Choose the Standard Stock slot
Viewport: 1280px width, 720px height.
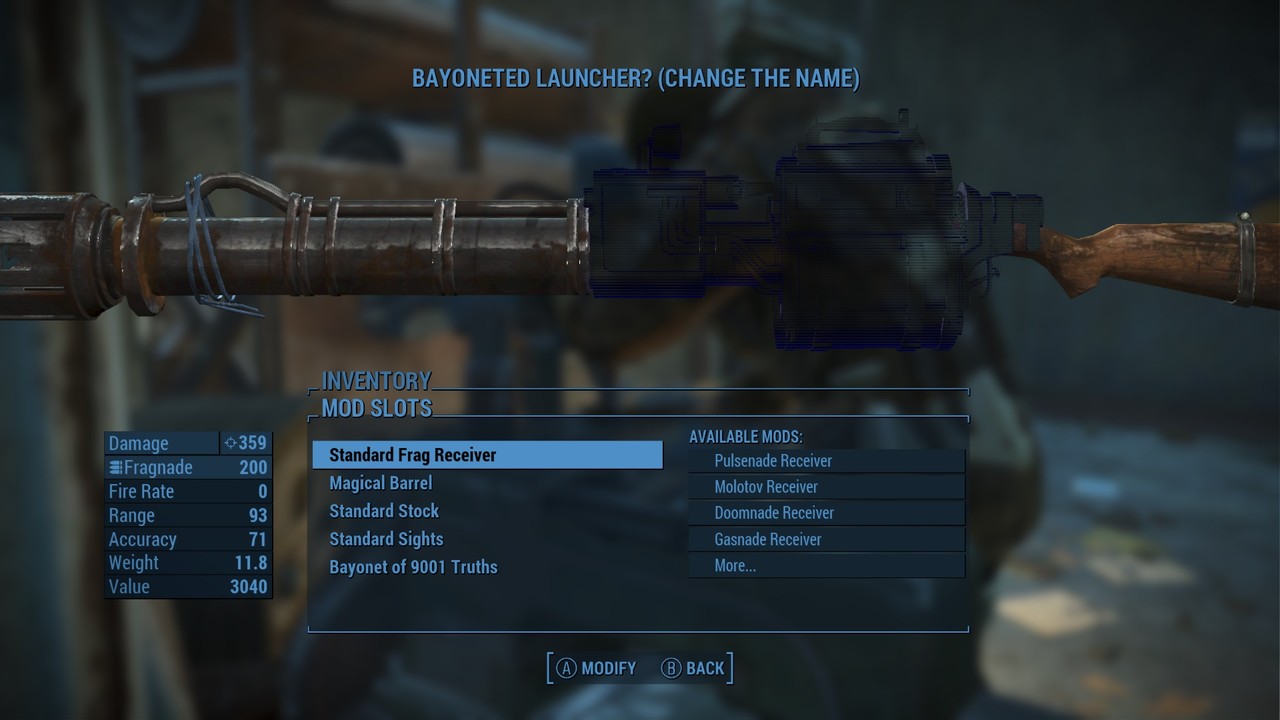pyautogui.click(x=384, y=511)
